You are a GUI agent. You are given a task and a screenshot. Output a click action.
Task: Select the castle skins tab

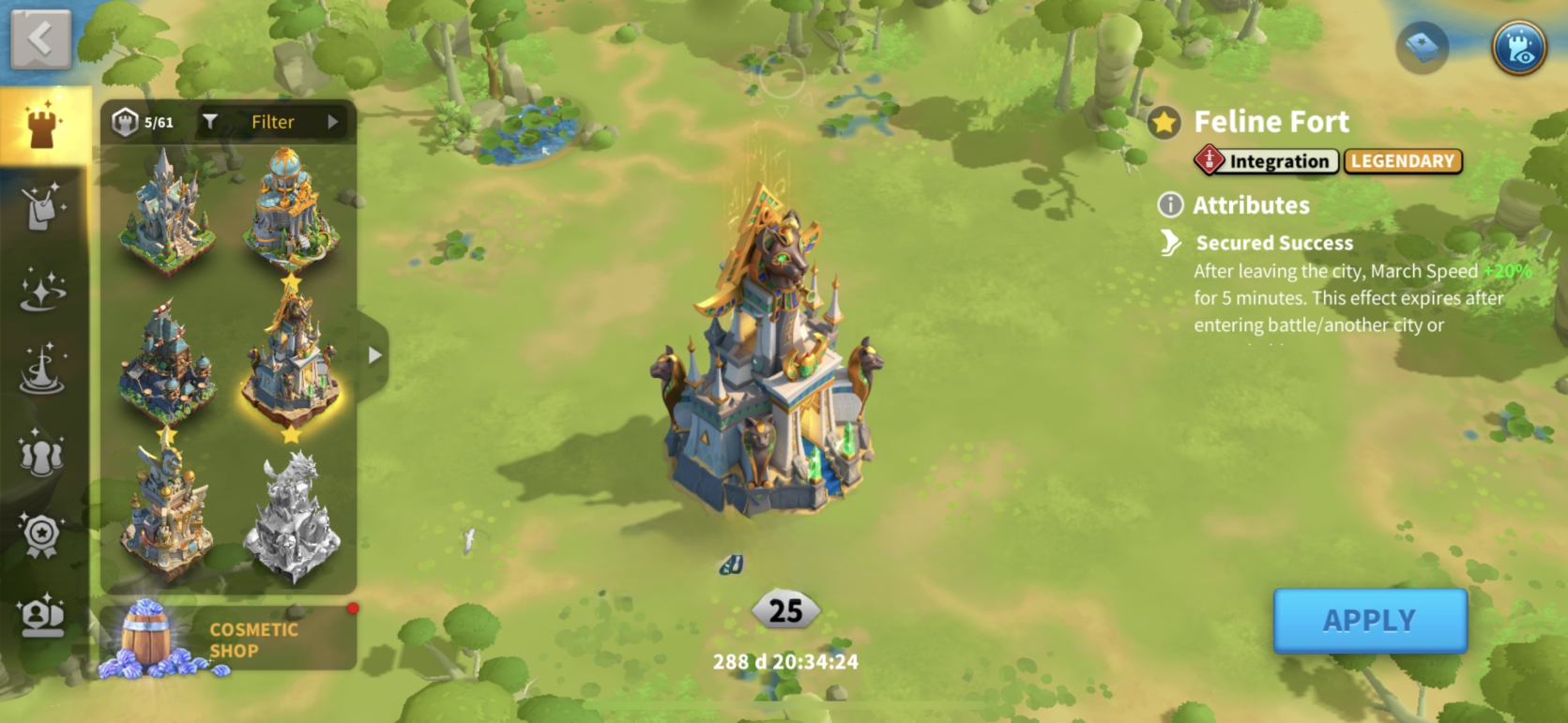click(x=42, y=126)
